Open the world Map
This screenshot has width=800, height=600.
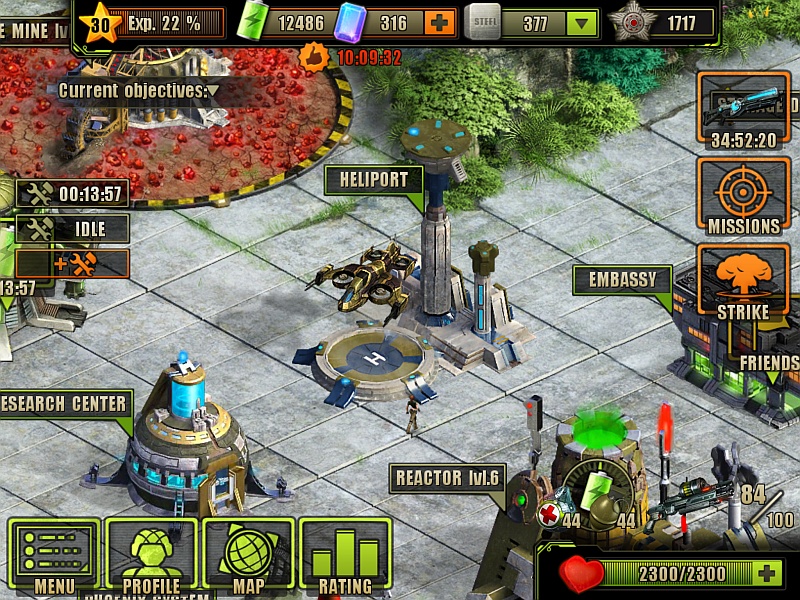click(248, 556)
